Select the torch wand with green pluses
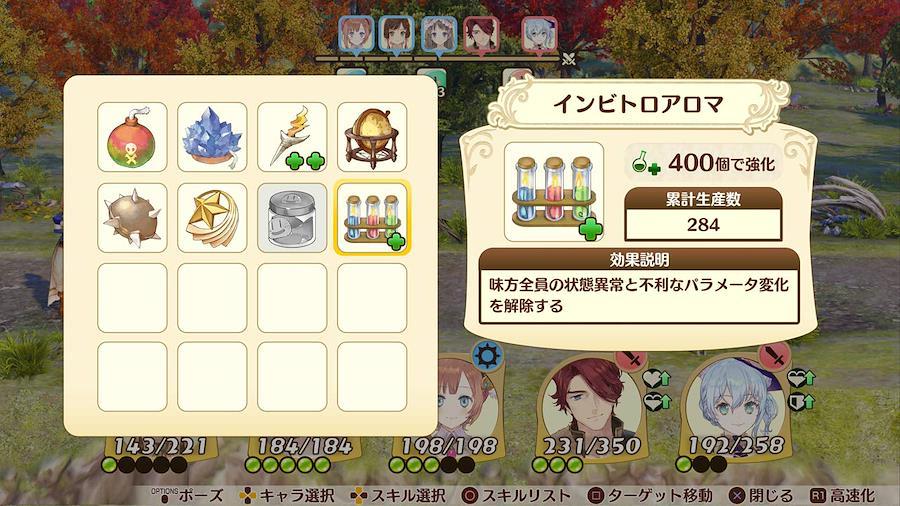The width and height of the screenshot is (900, 506). 292,137
